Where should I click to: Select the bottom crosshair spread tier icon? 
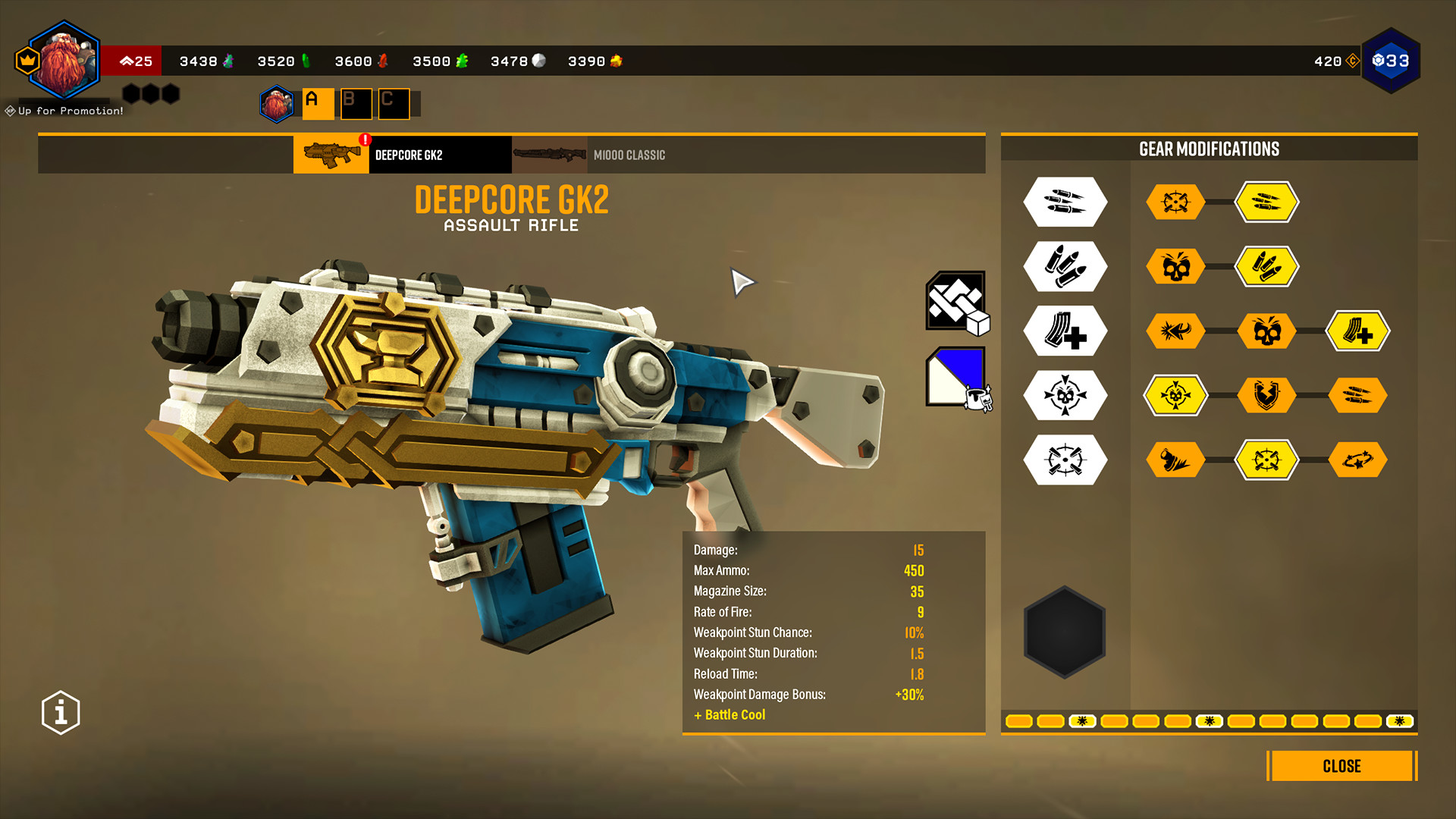tap(1065, 460)
